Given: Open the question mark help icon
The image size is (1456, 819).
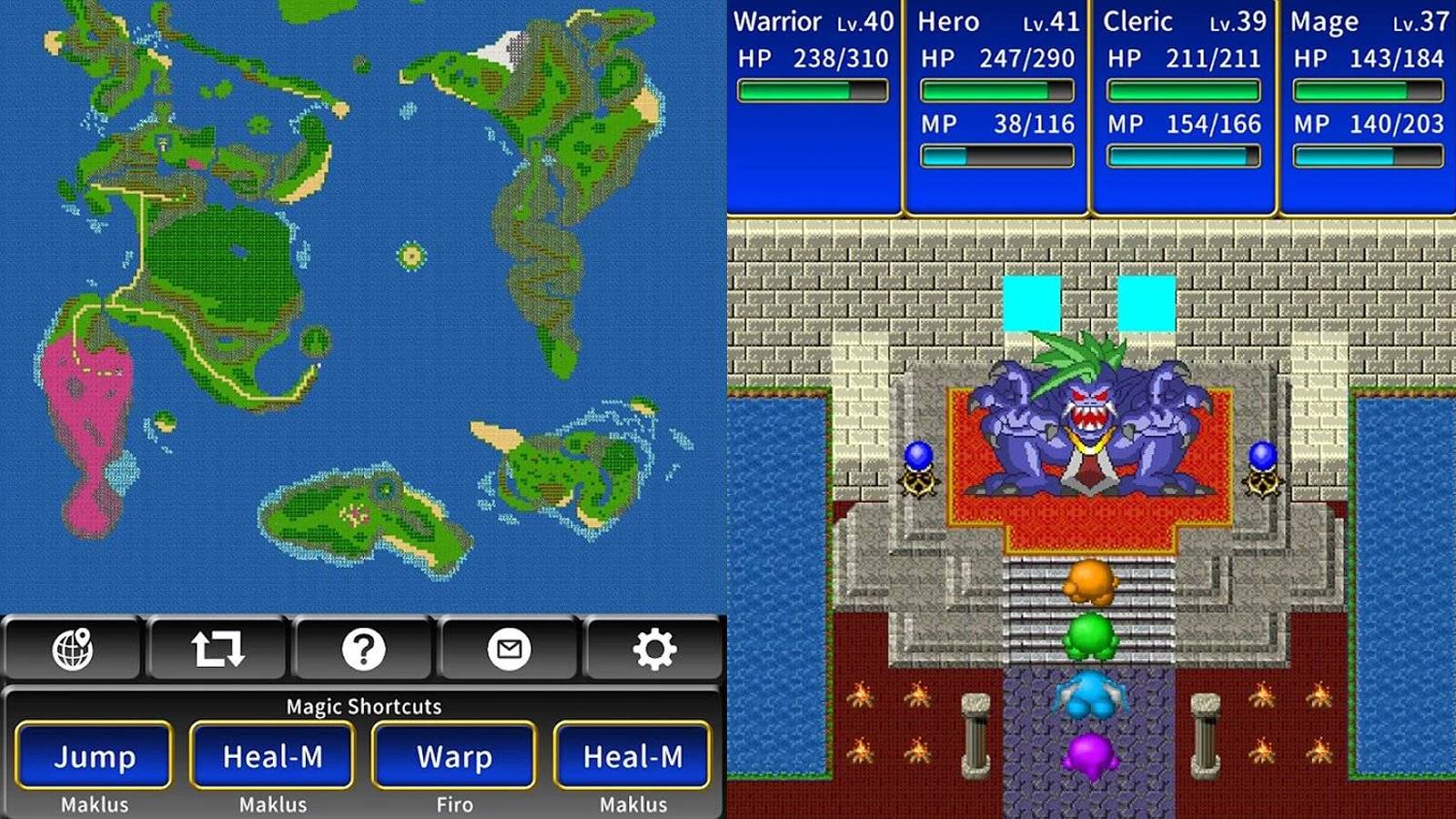Looking at the screenshot, I should (362, 650).
